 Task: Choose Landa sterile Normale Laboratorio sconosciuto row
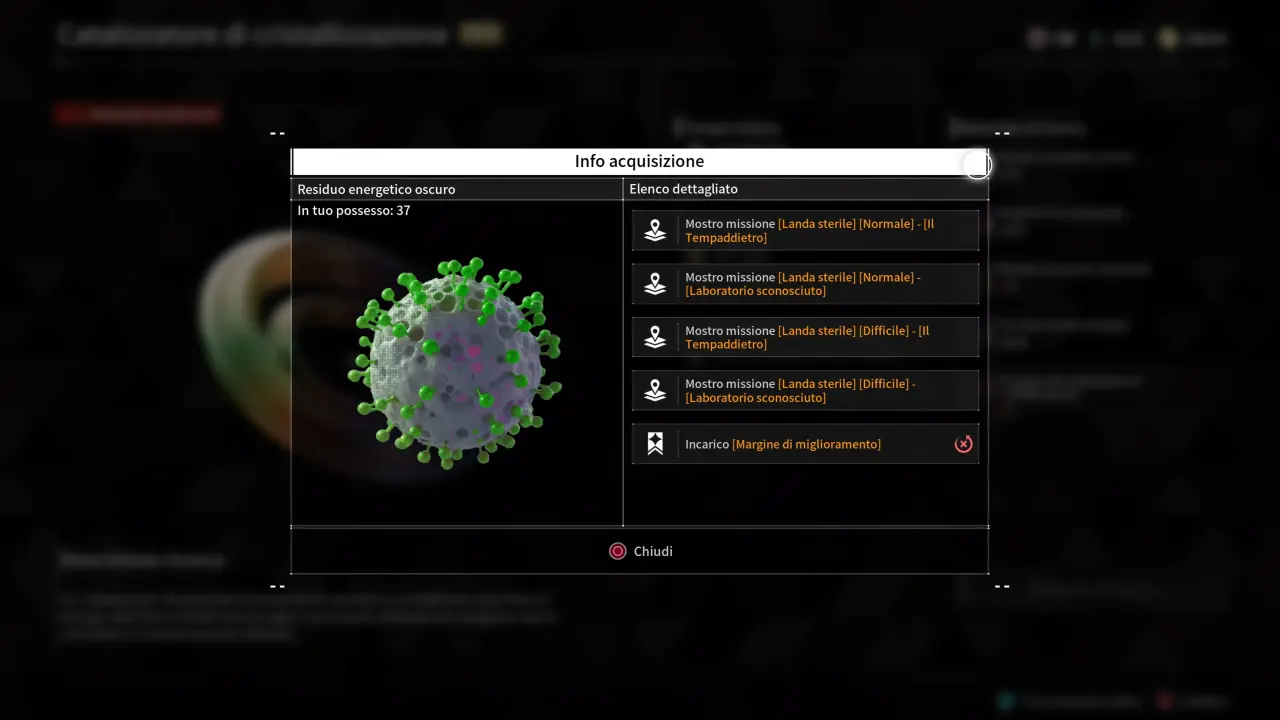coord(805,284)
